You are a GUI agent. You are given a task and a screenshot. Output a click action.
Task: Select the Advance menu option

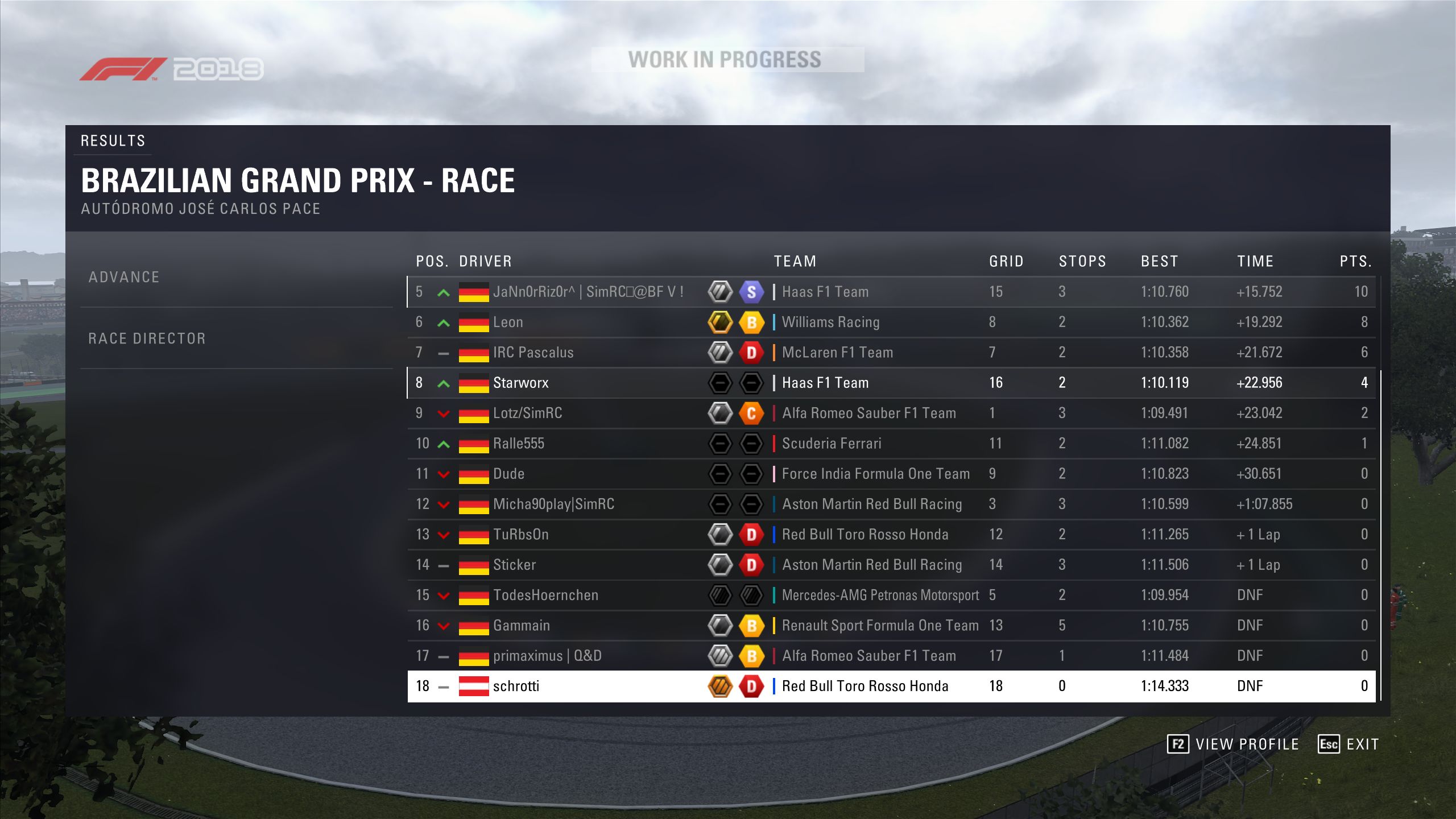click(124, 278)
